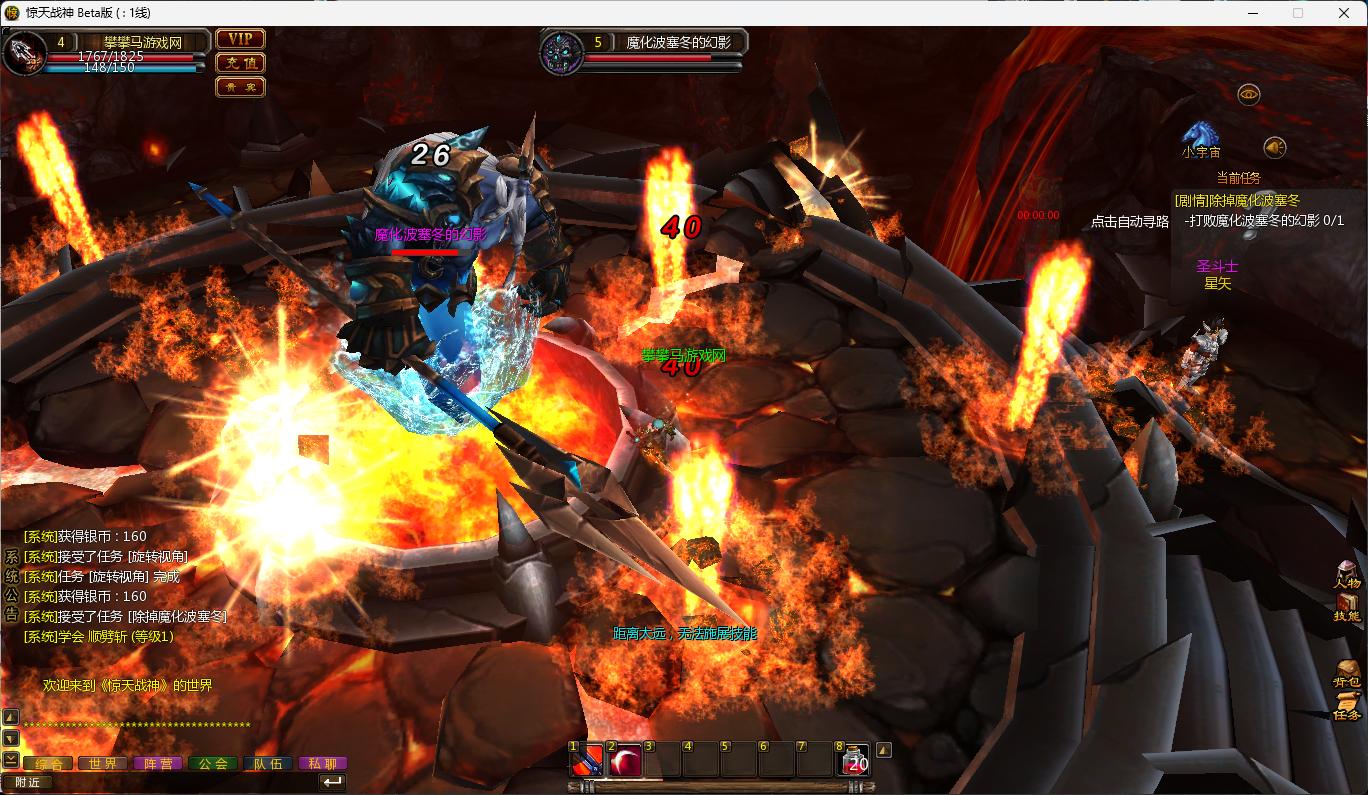
Task: Toggle sound with the speaker icon
Action: (x=1273, y=148)
